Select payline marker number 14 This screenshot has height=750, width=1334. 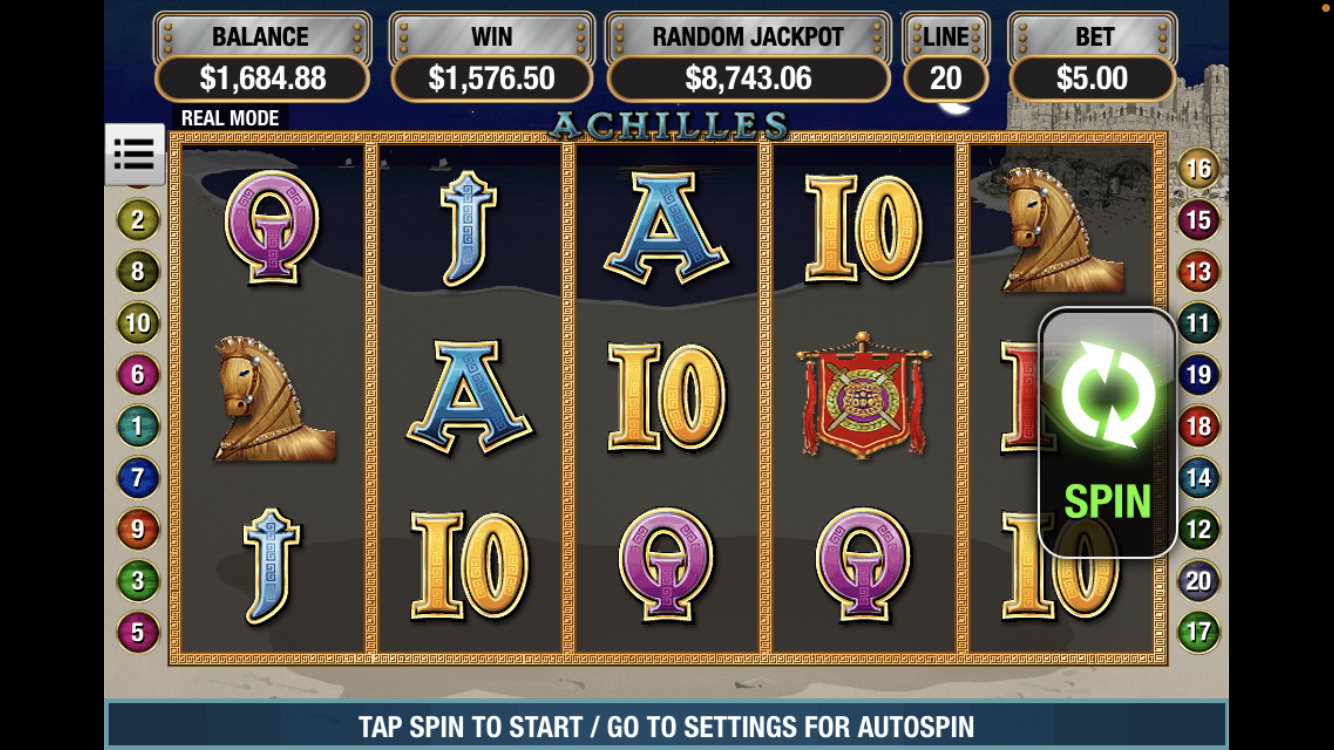1198,478
